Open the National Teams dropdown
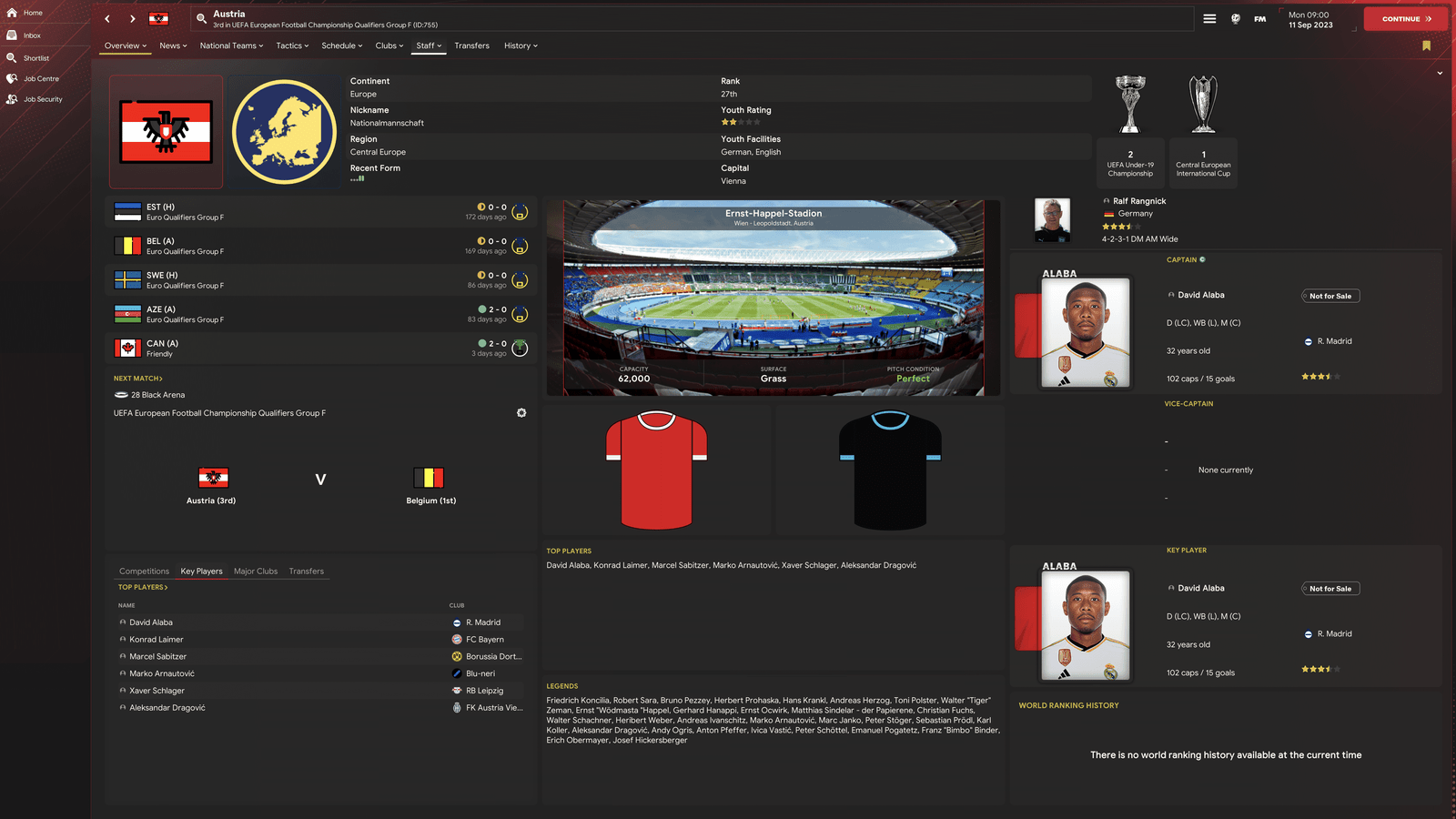The image size is (1456, 819). click(231, 45)
